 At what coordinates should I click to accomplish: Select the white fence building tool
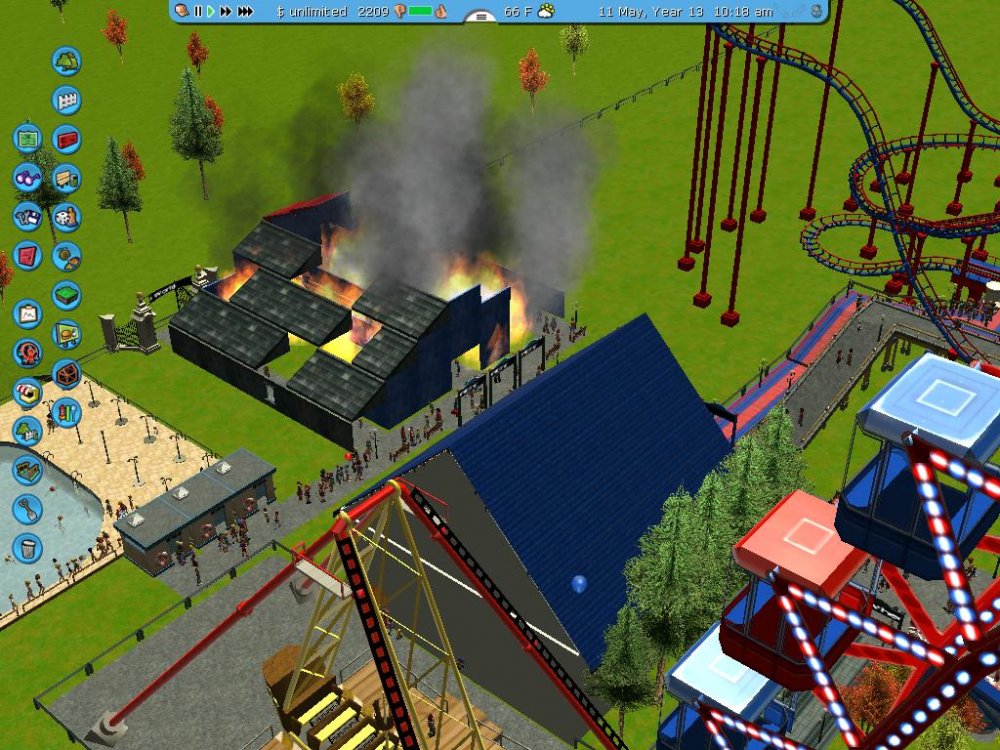click(66, 100)
